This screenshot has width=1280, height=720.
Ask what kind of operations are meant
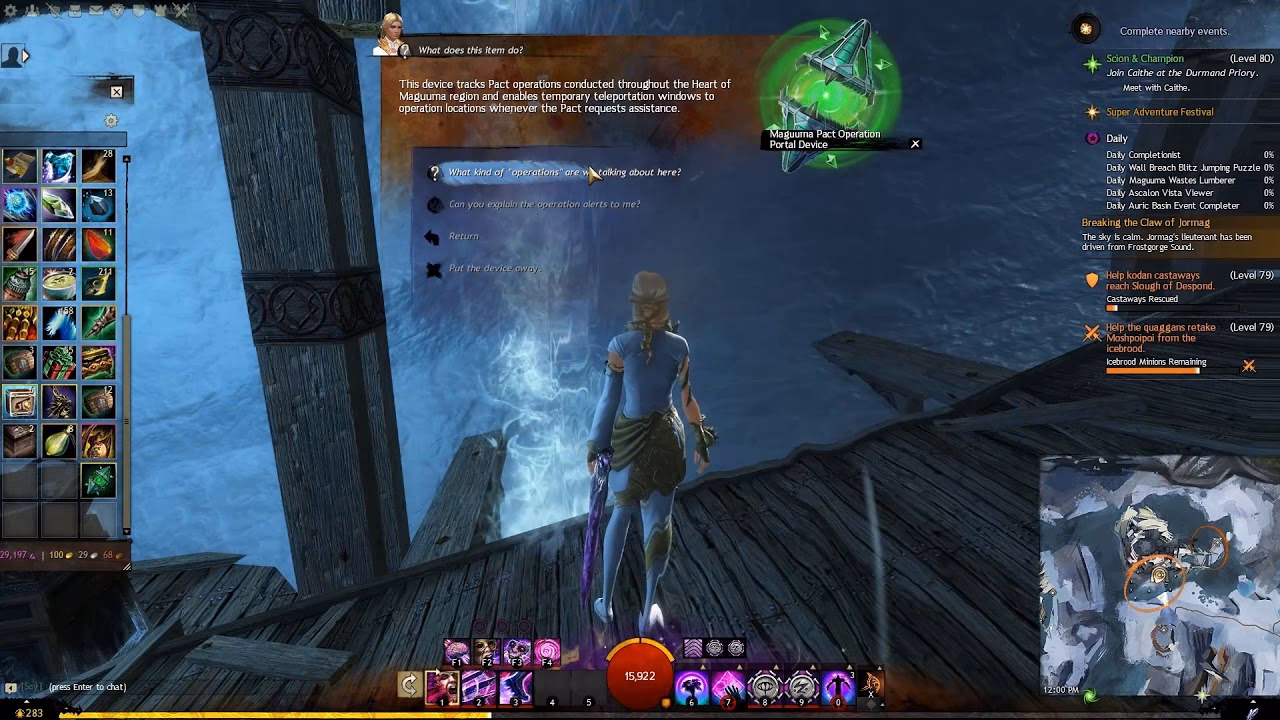[564, 172]
